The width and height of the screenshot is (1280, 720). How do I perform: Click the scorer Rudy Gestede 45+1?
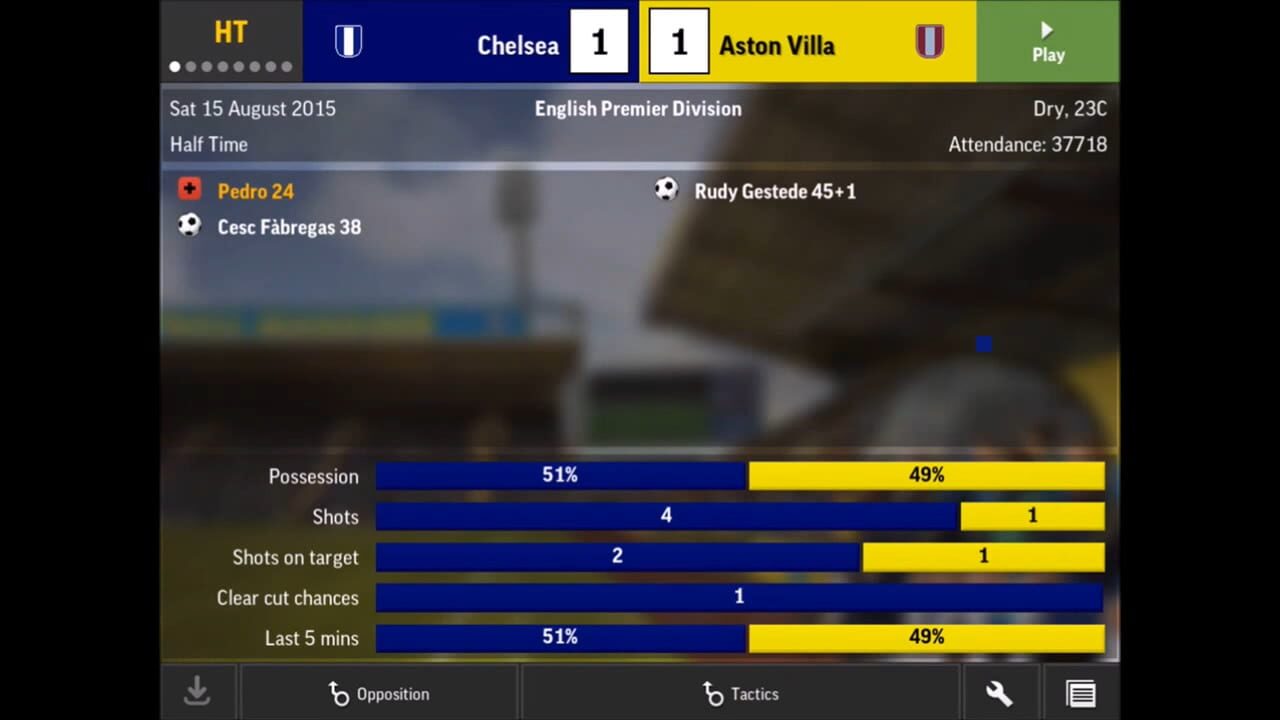point(775,191)
